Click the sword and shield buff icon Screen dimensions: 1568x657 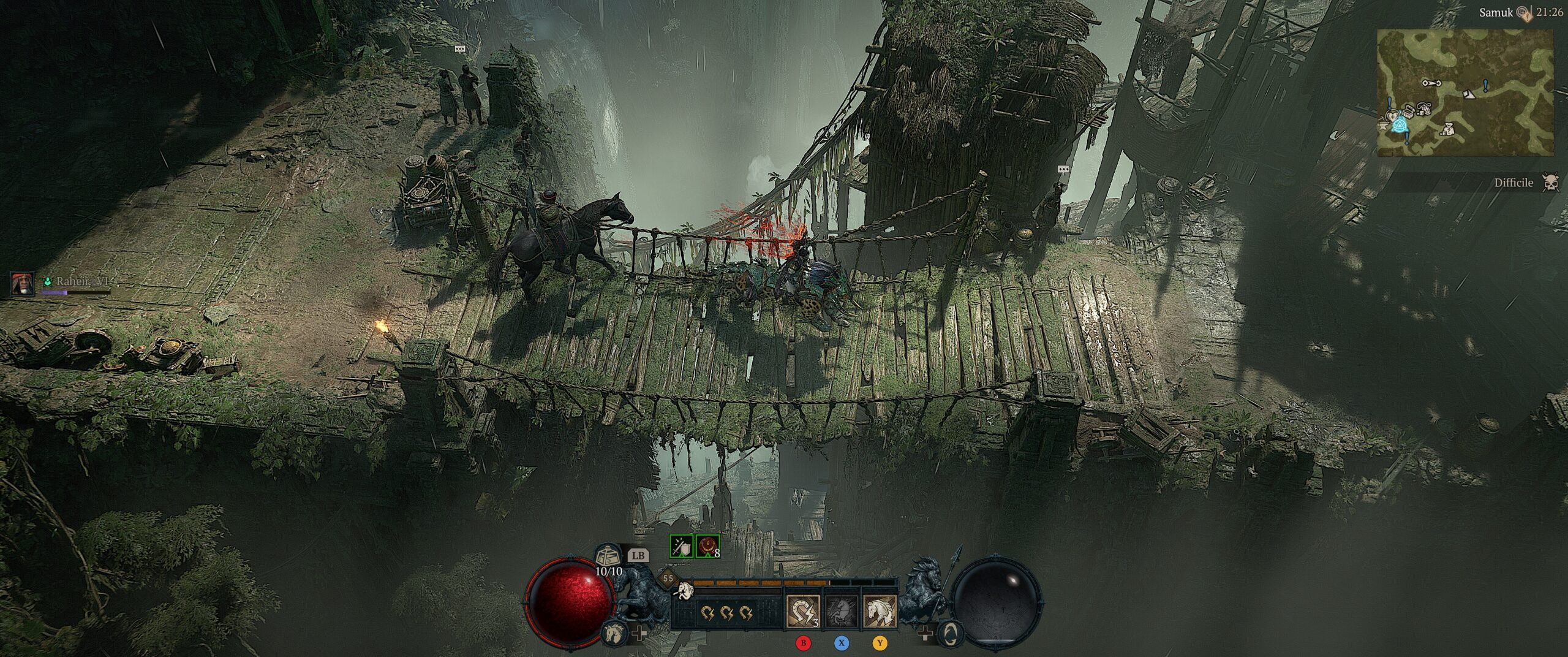pos(681,546)
